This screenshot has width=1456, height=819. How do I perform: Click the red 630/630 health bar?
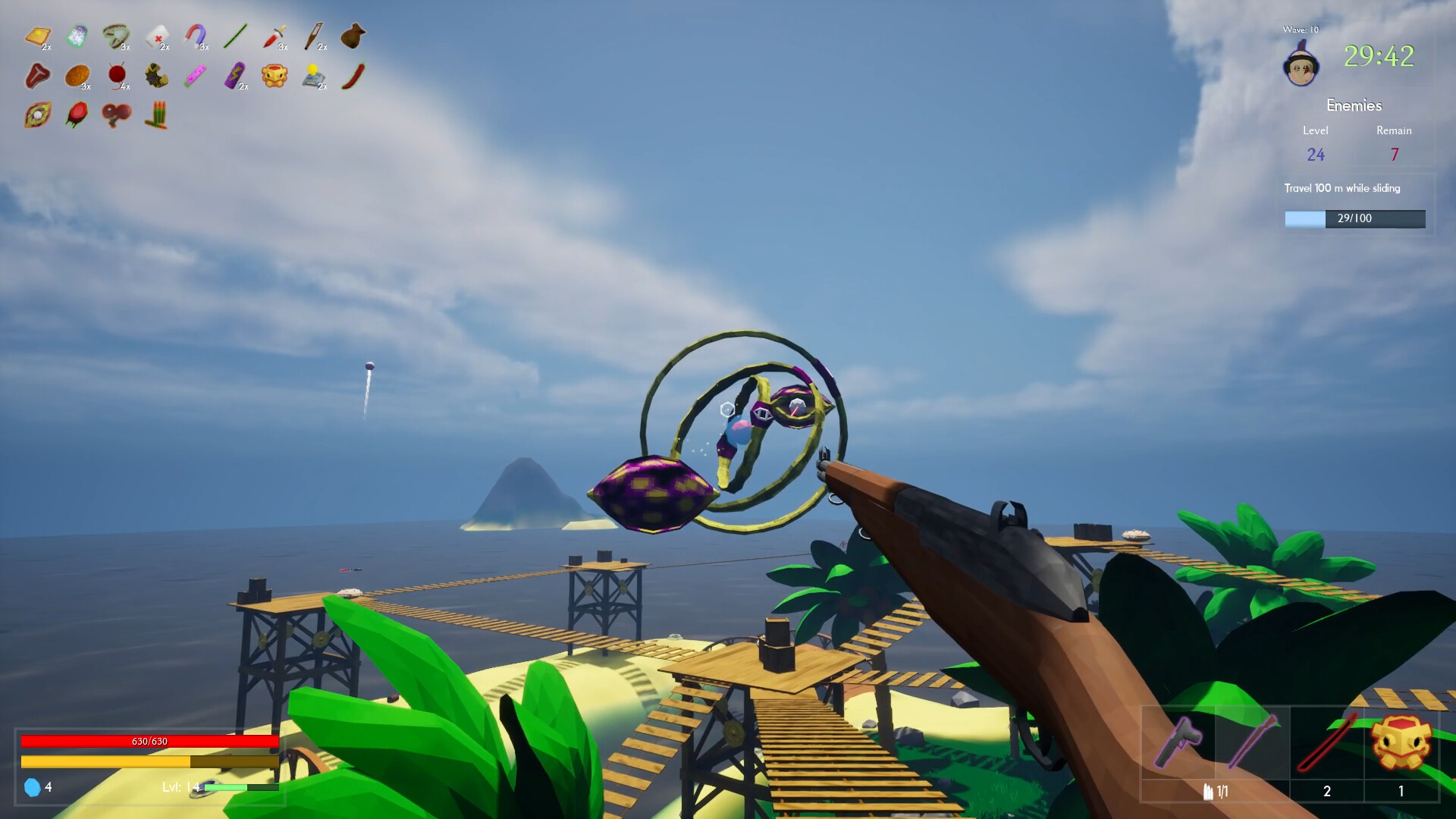click(149, 741)
